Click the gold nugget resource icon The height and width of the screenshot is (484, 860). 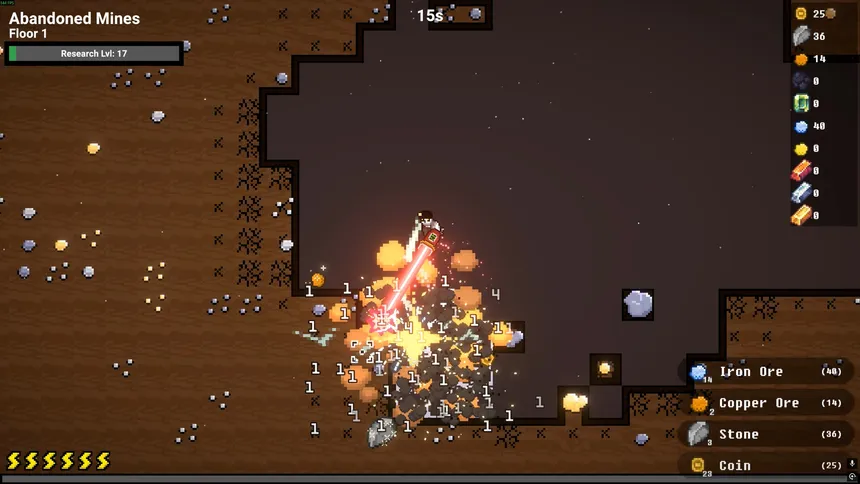tap(801, 148)
